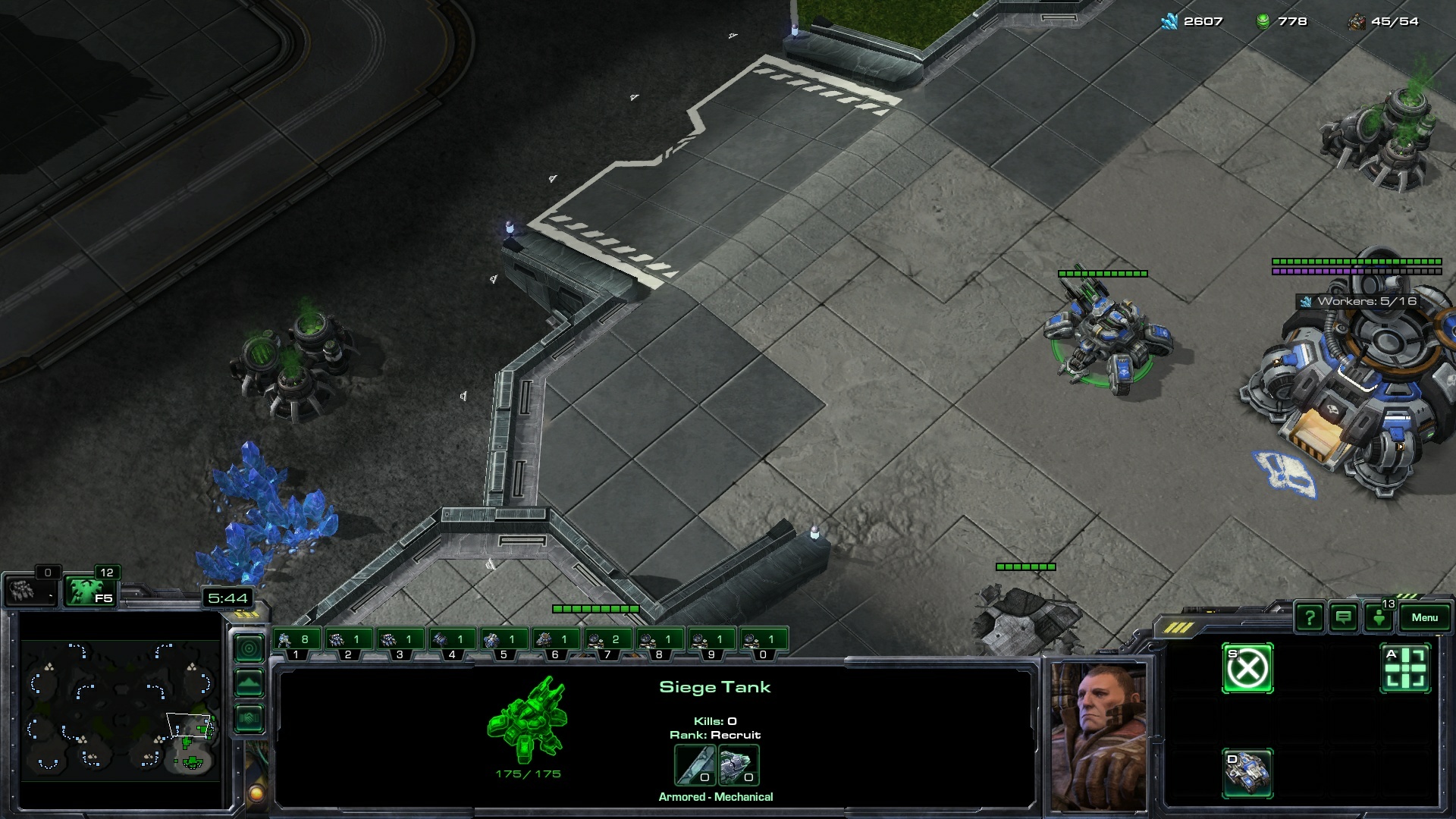The height and width of the screenshot is (819, 1456).
Task: Activate the Attack command
Action: click(1405, 669)
